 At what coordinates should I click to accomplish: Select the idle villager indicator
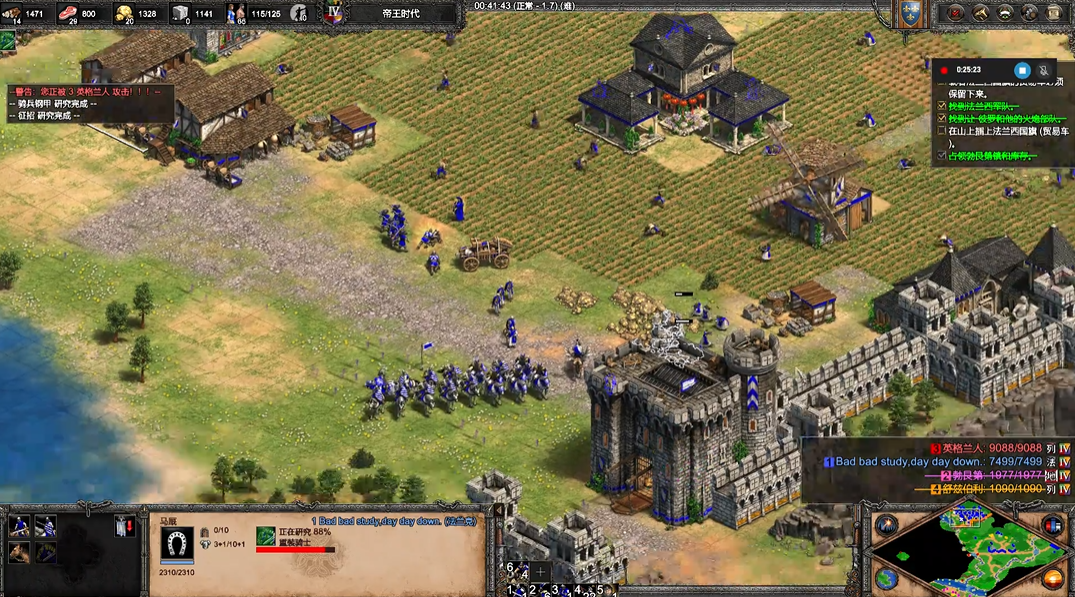8,41
